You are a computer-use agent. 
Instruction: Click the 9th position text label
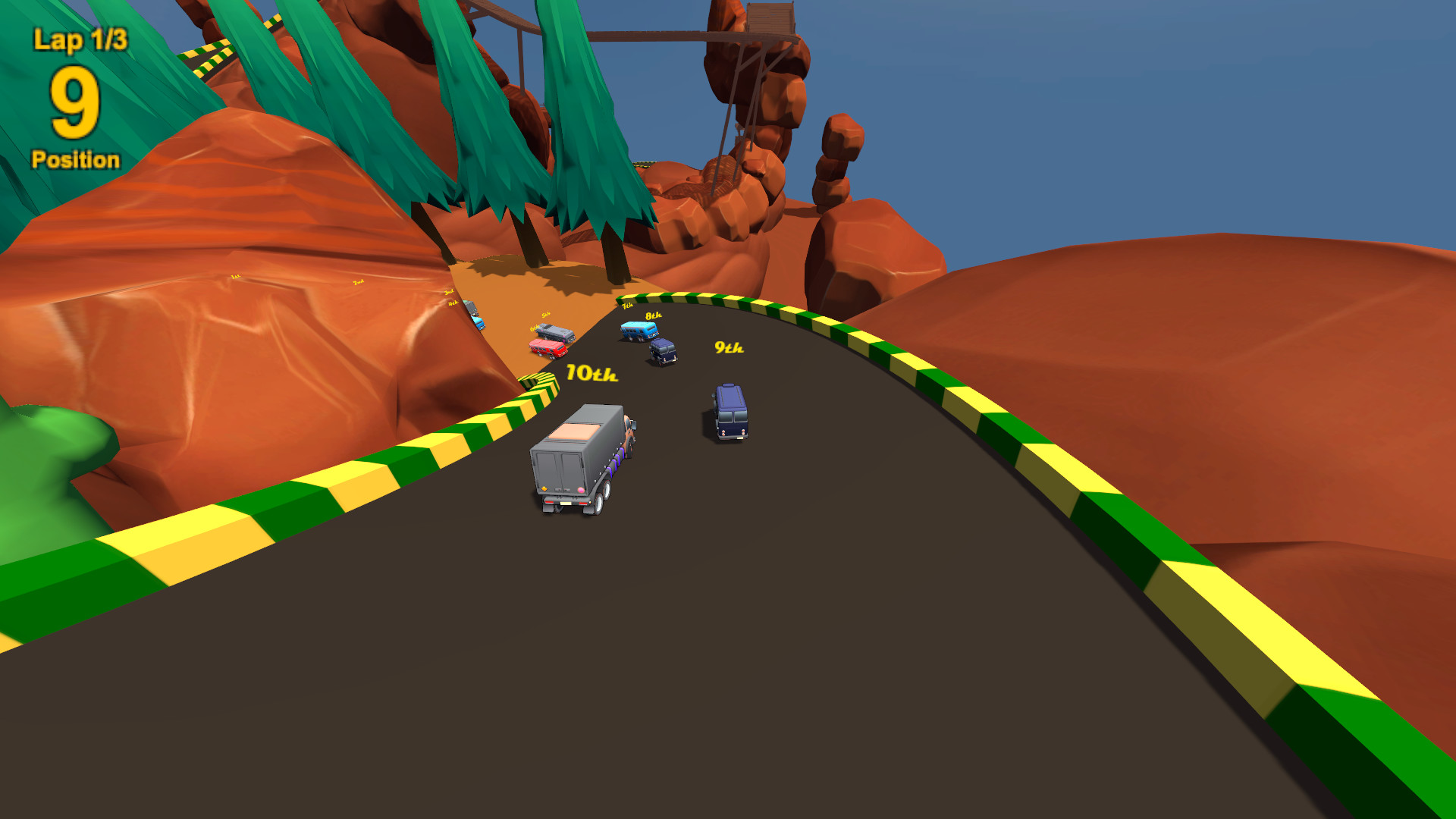pyautogui.click(x=730, y=347)
